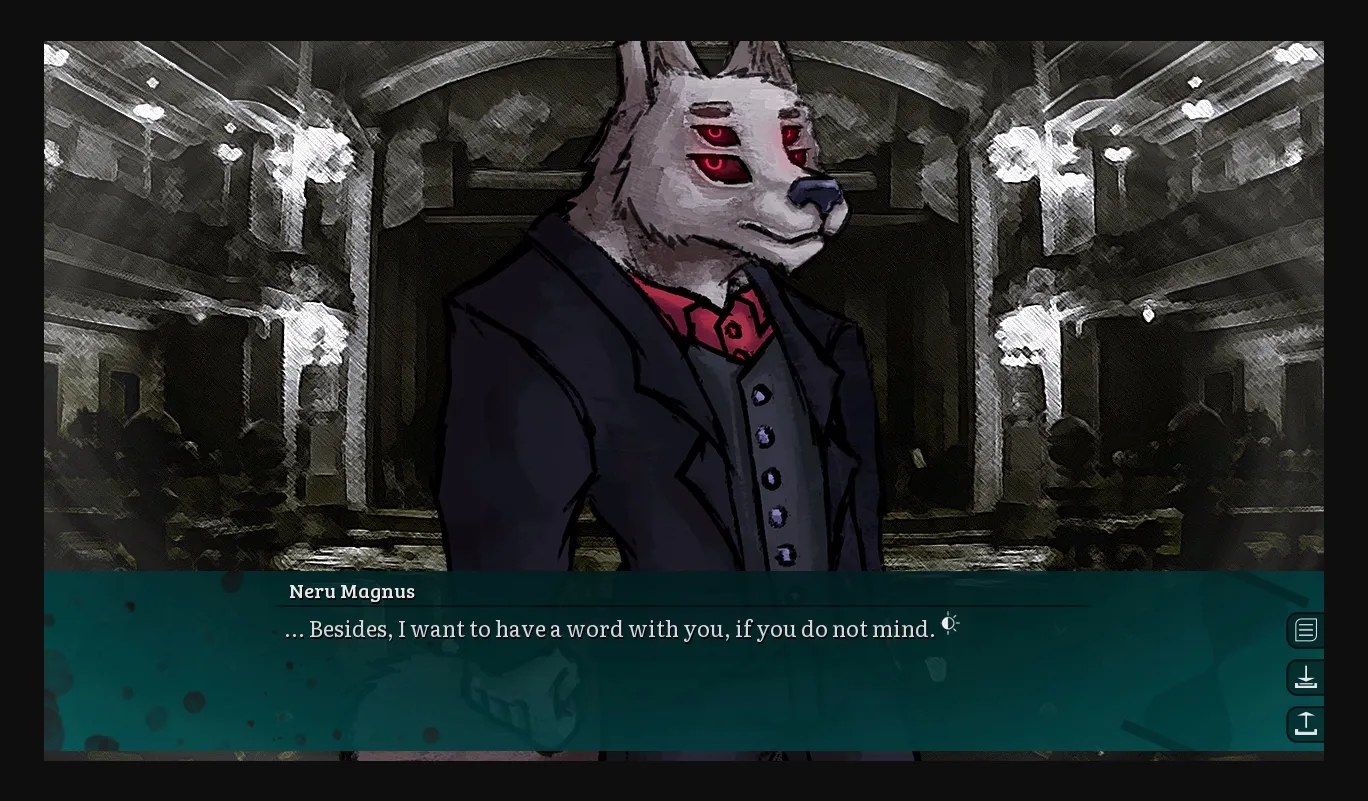Screen dimensions: 1368x801
Task: Click the line under the character name
Action: tap(680, 606)
